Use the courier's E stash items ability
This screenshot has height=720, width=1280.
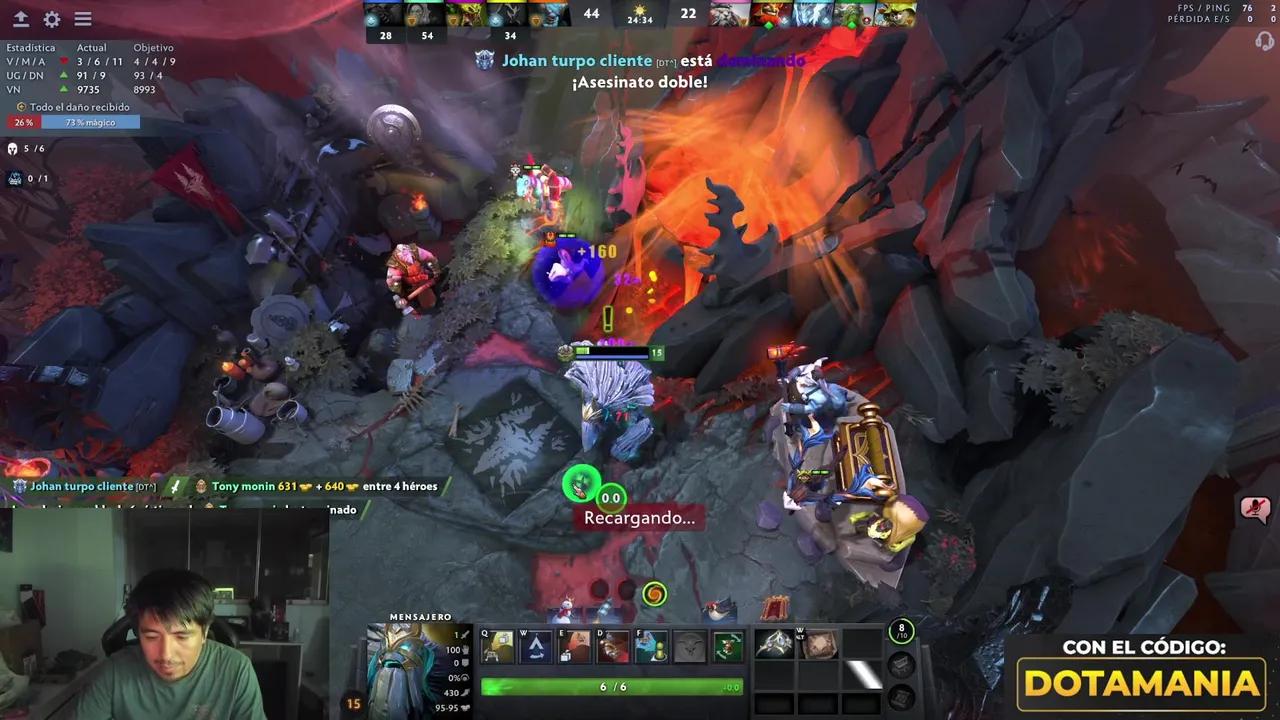tap(575, 647)
